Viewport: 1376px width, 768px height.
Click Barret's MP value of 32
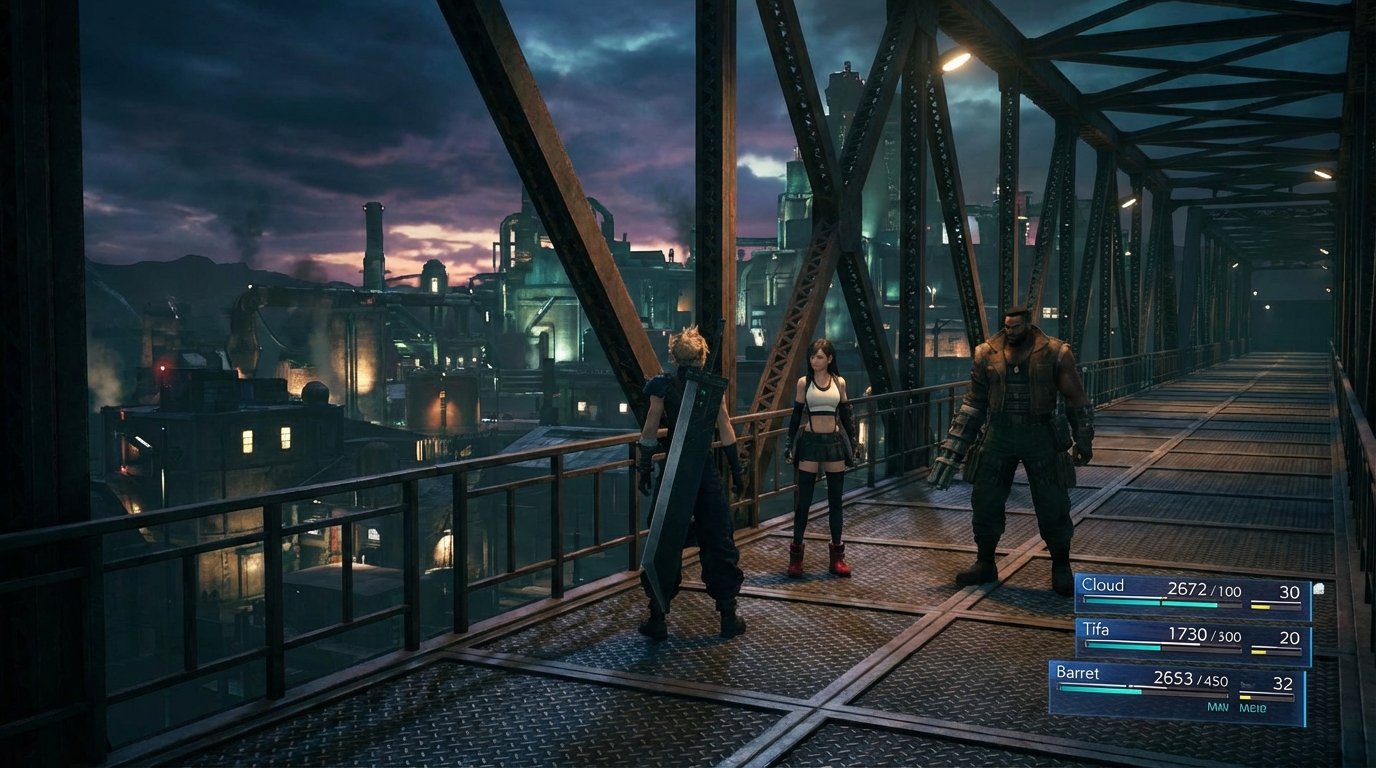[1283, 683]
